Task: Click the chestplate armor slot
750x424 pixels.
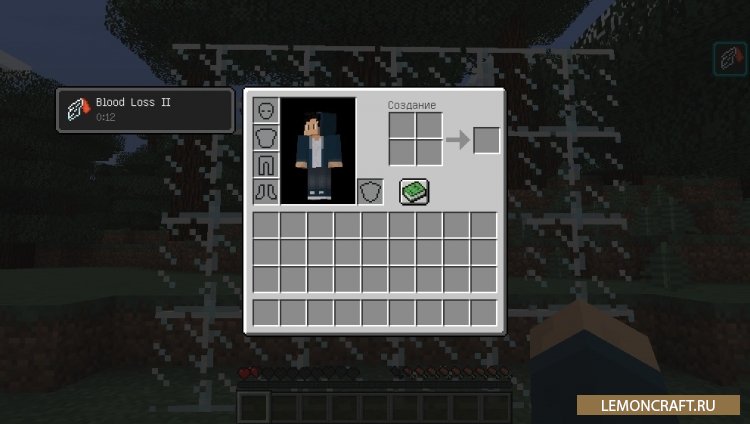Action: [x=266, y=137]
